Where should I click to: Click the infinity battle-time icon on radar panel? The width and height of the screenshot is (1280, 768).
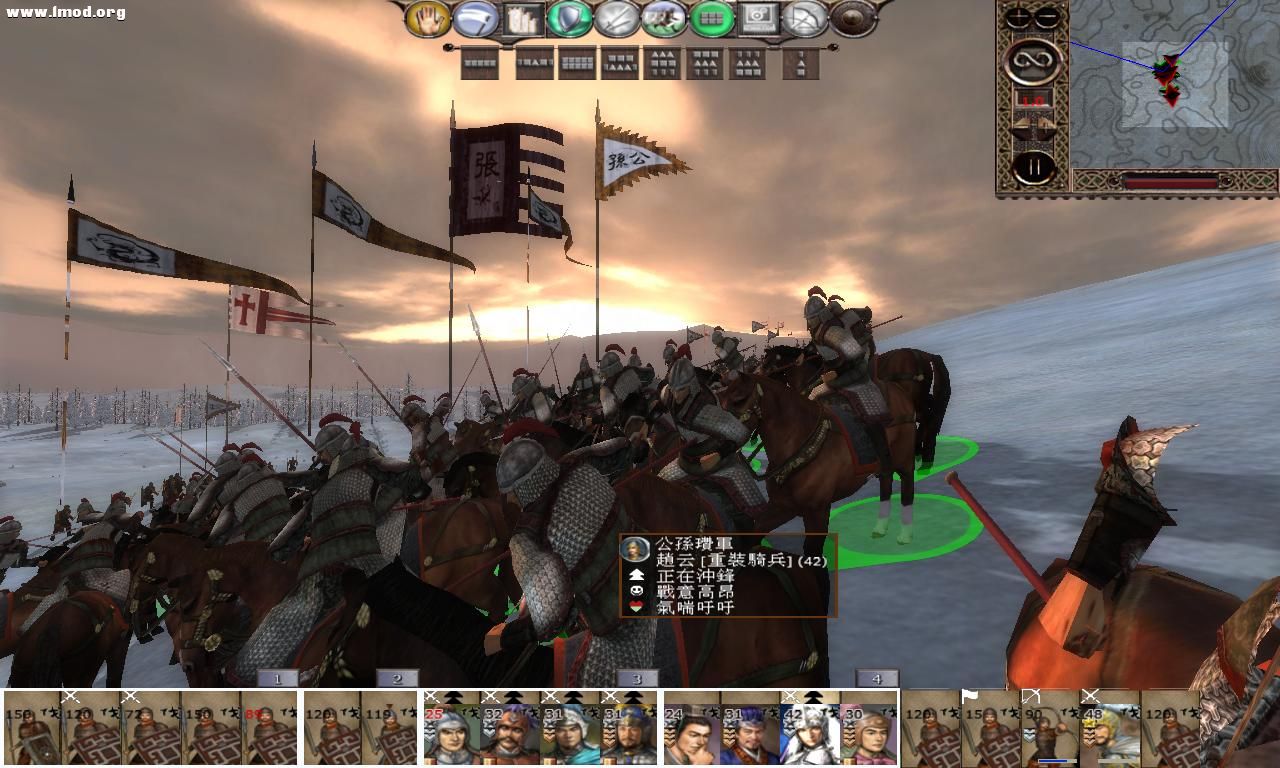1031,60
